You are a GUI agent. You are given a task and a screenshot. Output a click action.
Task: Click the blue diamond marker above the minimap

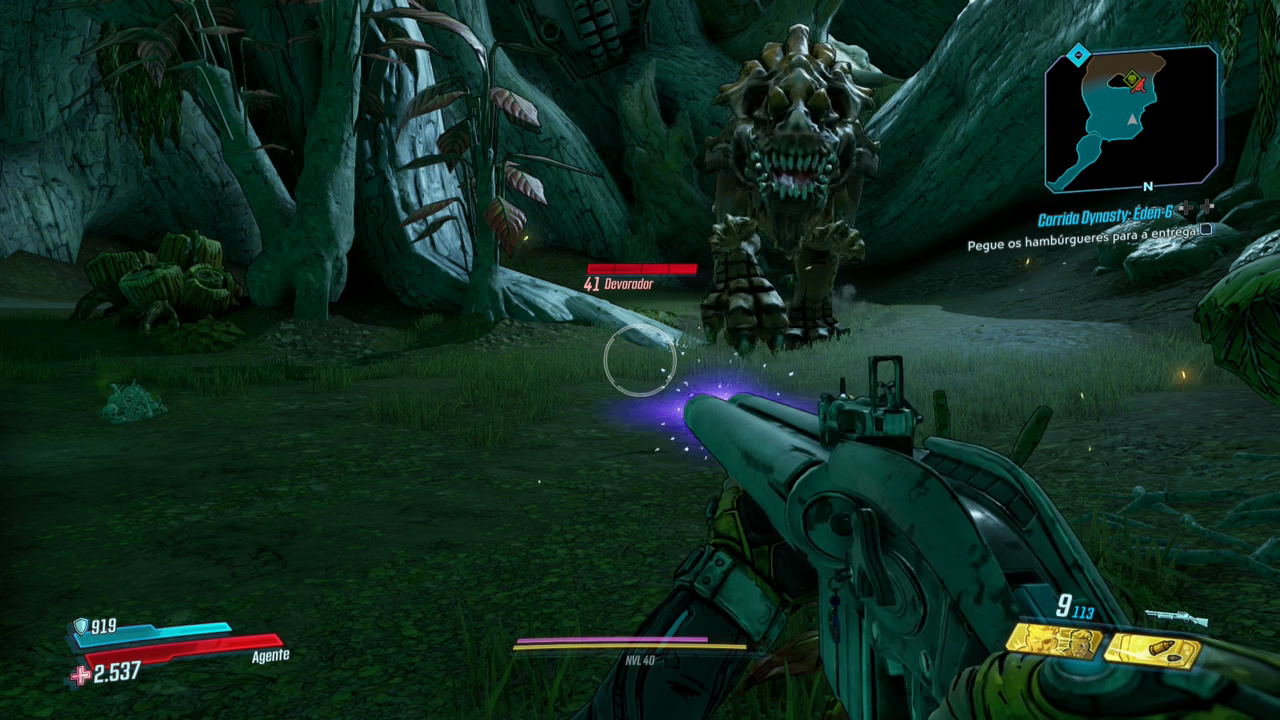click(x=1077, y=56)
